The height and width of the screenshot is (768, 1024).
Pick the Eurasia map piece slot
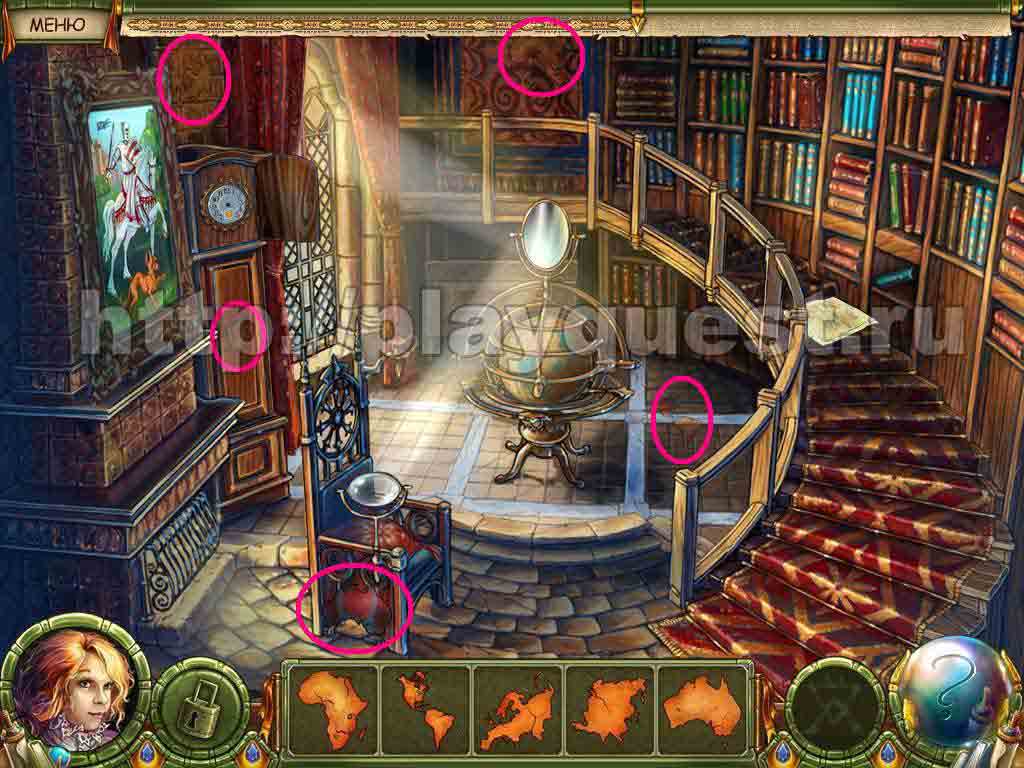pos(517,706)
